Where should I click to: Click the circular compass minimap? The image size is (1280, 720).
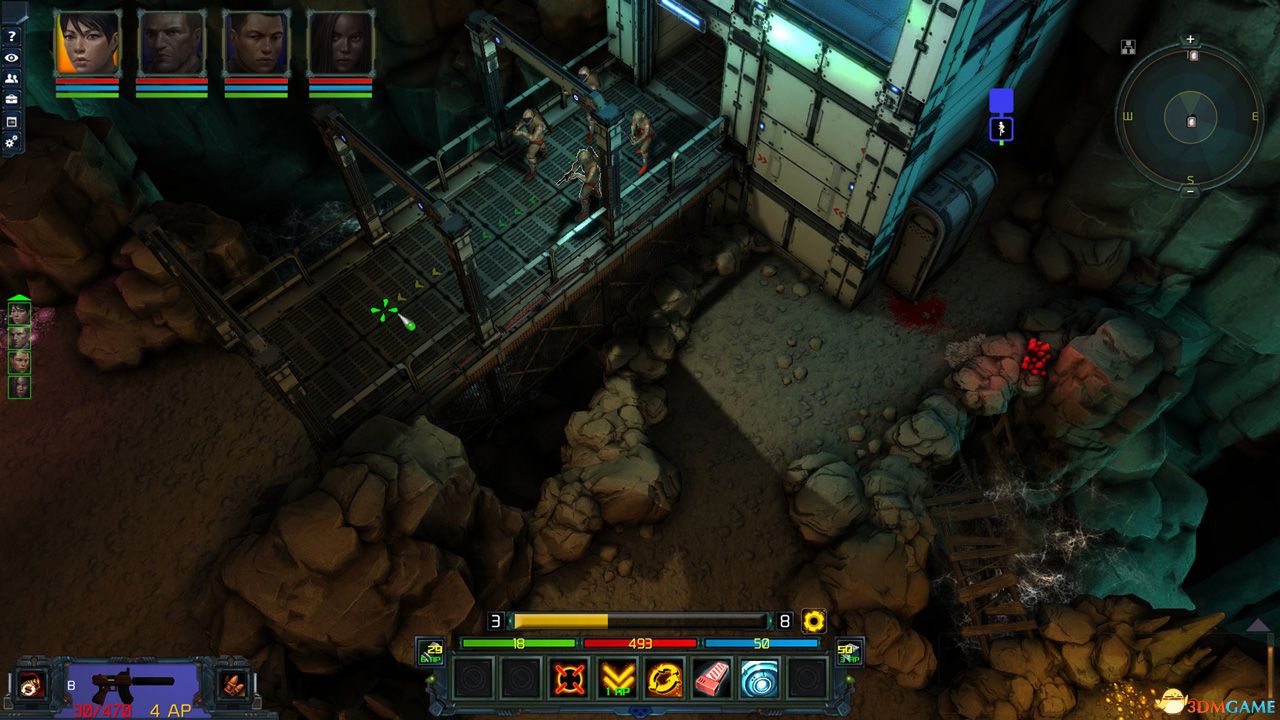pyautogui.click(x=1190, y=118)
